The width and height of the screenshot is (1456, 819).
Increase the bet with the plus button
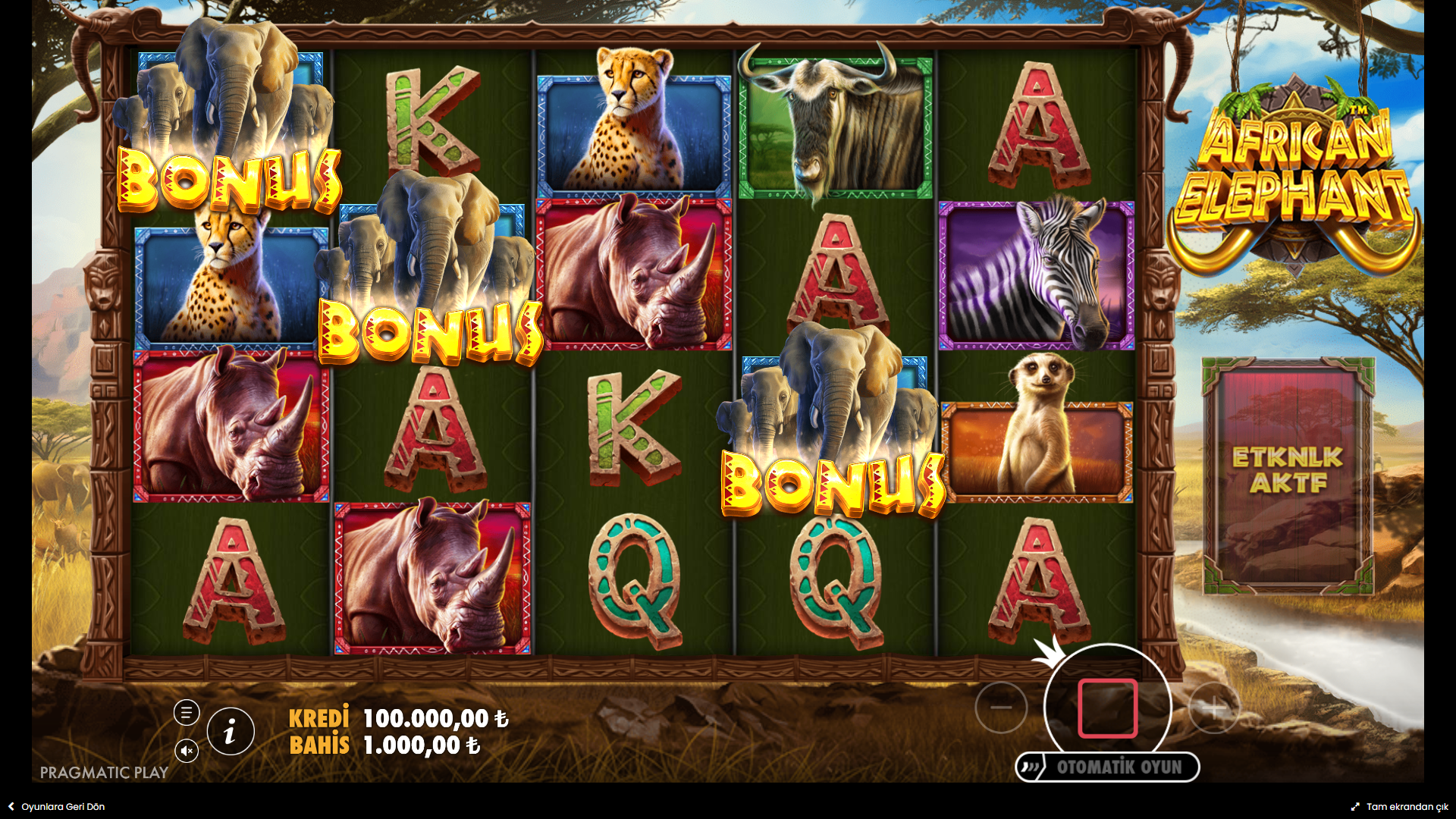tap(1213, 708)
